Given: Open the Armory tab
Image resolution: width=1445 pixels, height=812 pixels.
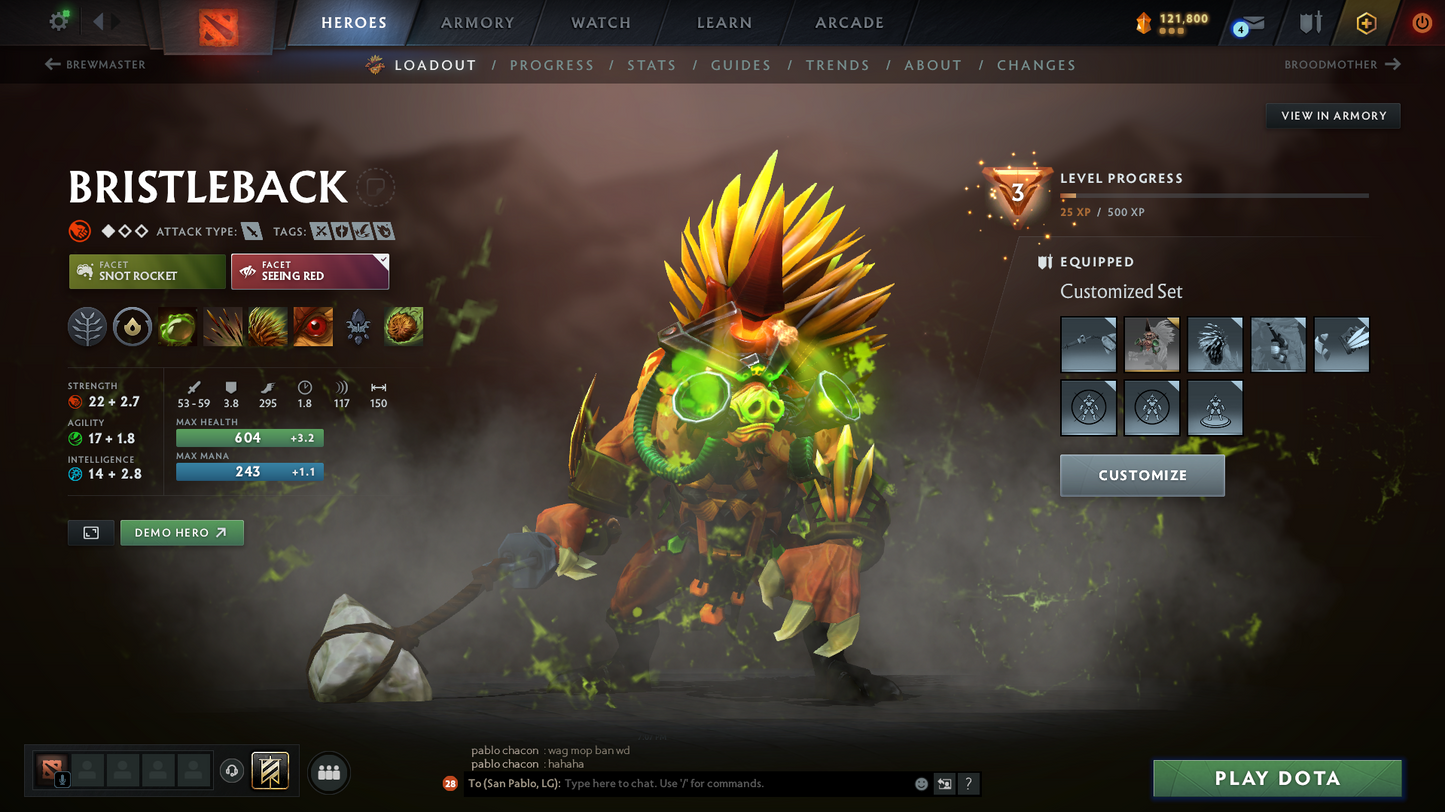Looking at the screenshot, I should point(477,22).
